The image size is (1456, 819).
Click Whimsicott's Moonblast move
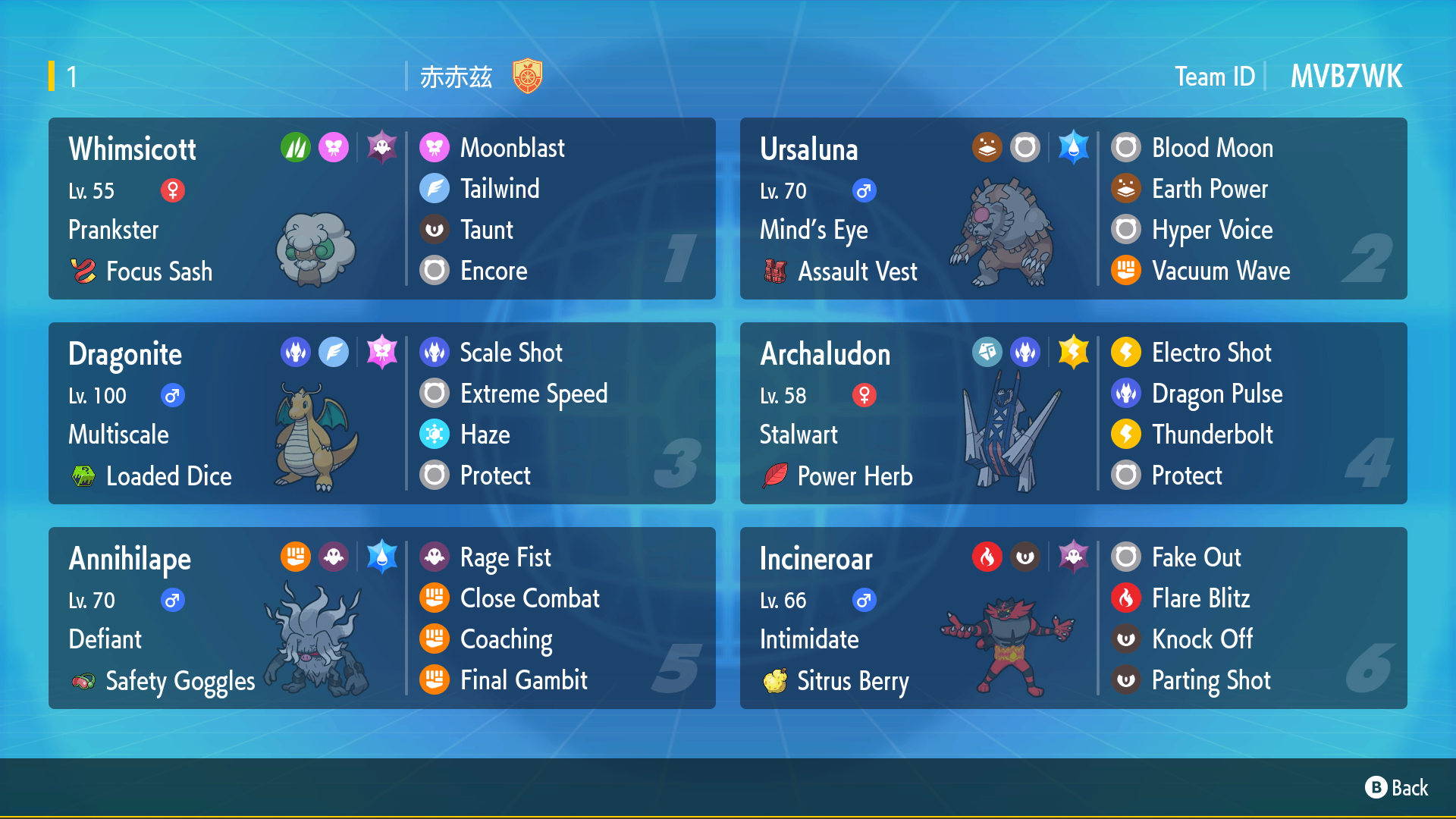point(512,148)
